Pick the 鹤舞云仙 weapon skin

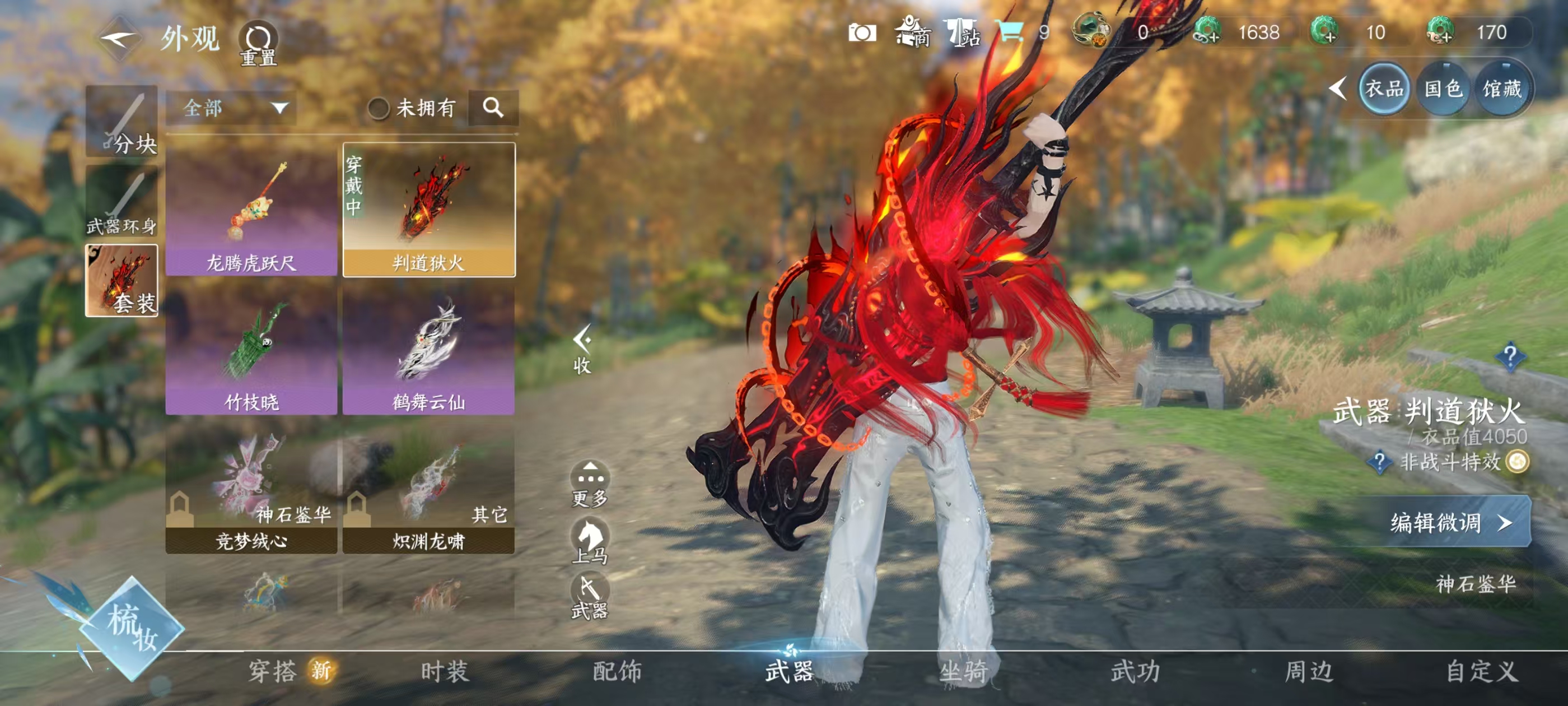pos(428,350)
